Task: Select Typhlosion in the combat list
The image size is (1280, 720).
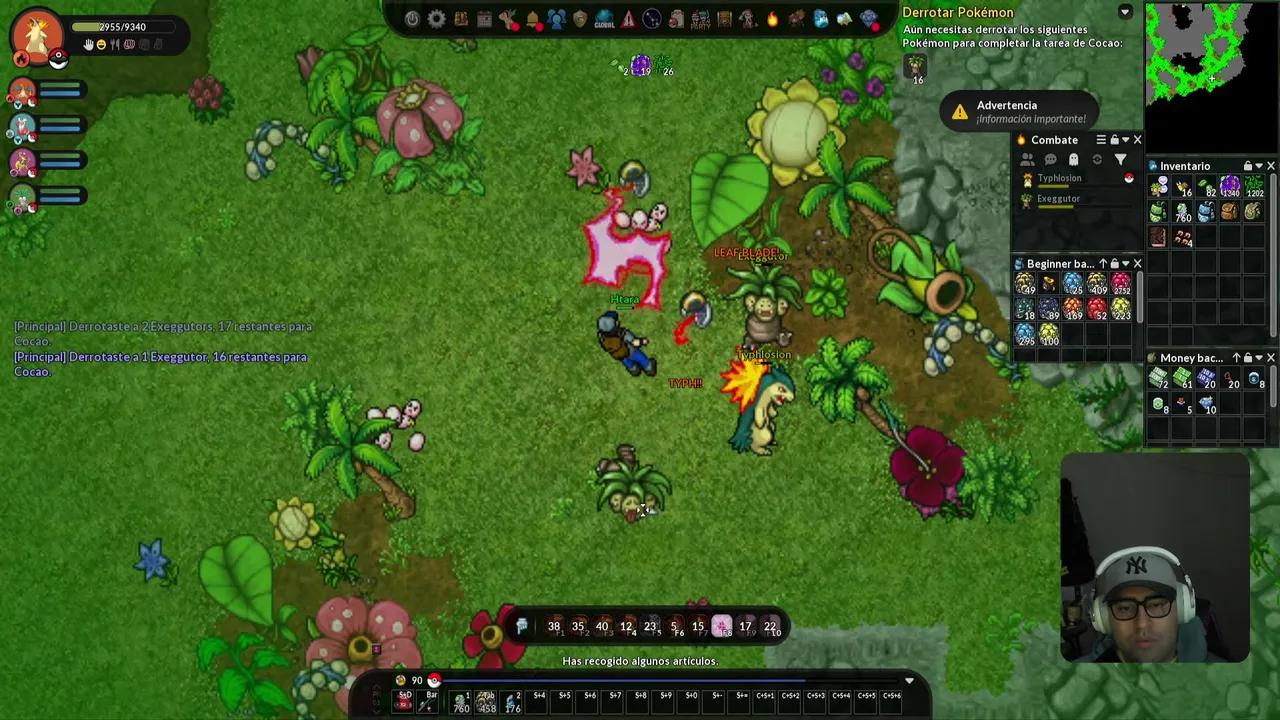Action: [1059, 178]
